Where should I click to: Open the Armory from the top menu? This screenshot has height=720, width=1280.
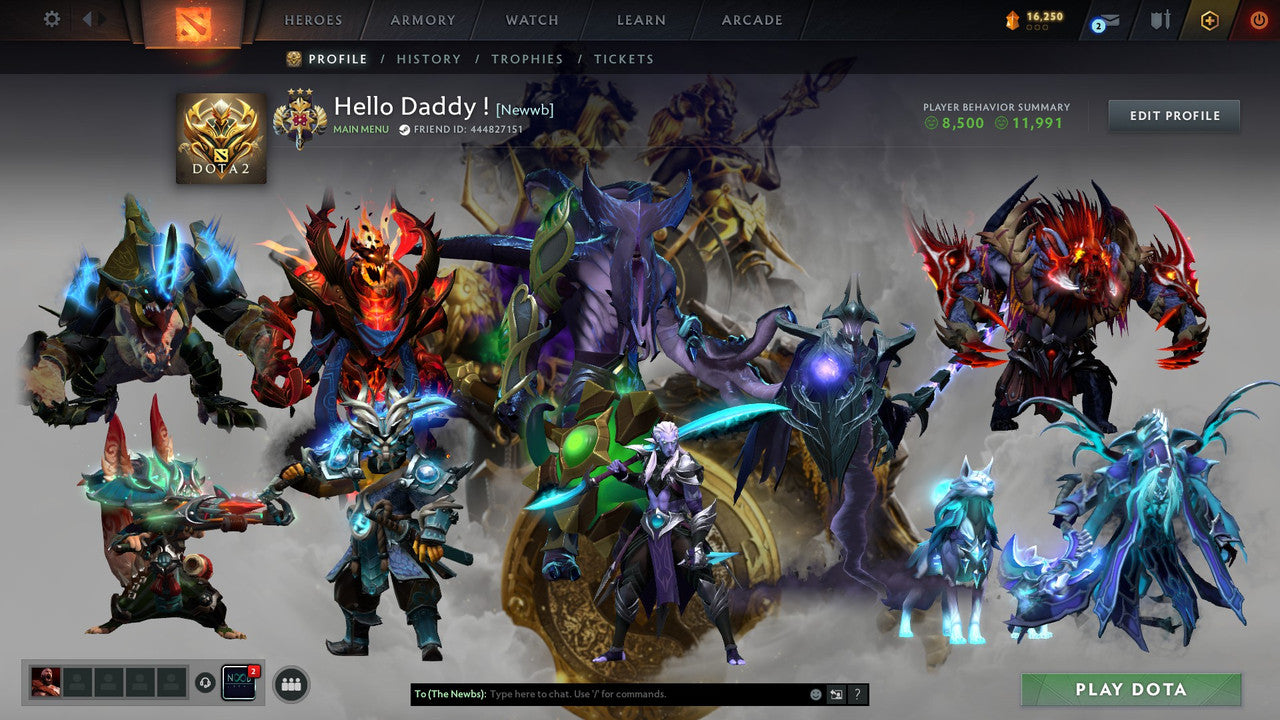click(421, 20)
